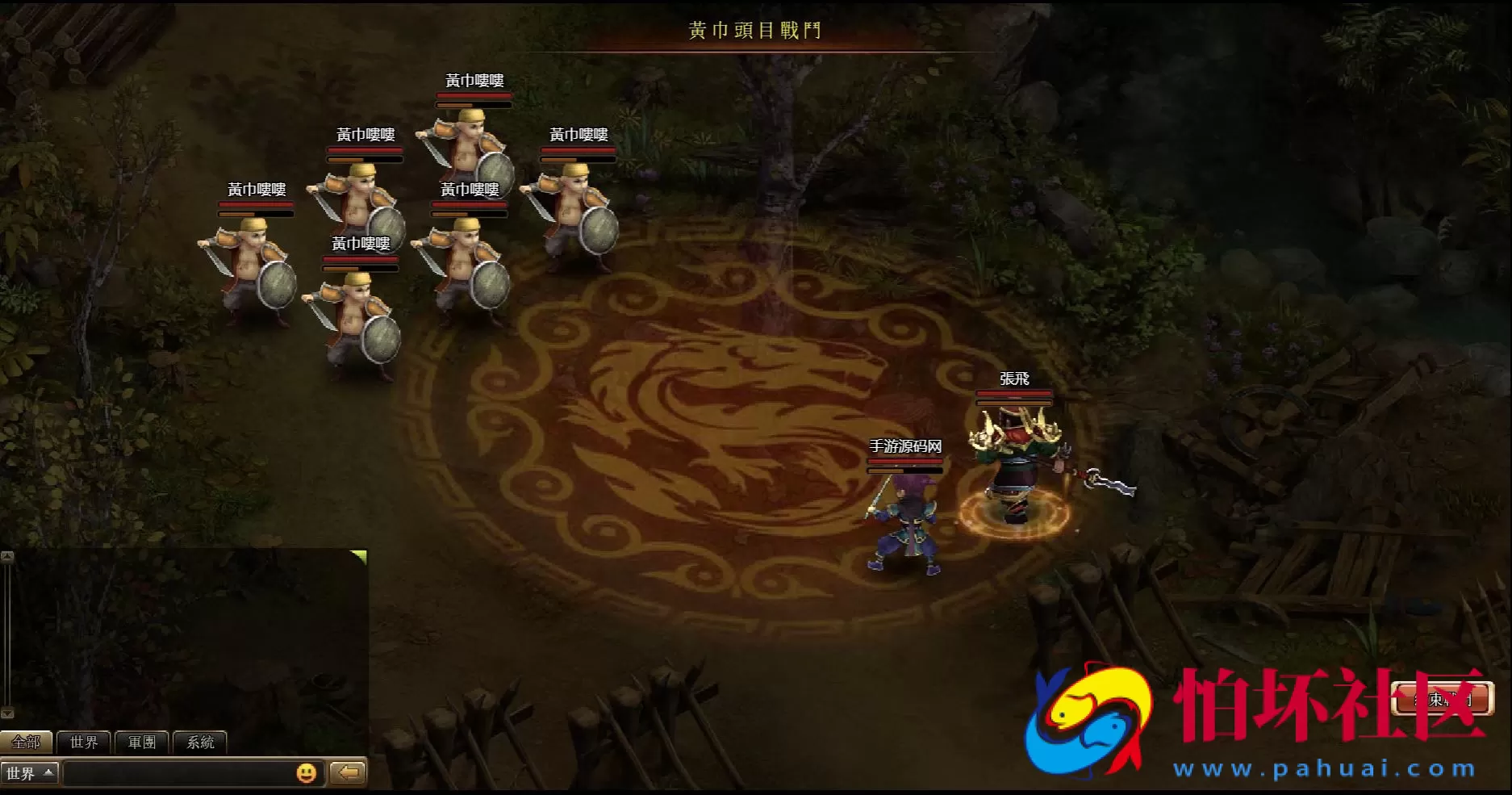The image size is (1512, 795).
Task: Focus the chat message input field
Action: click(179, 773)
